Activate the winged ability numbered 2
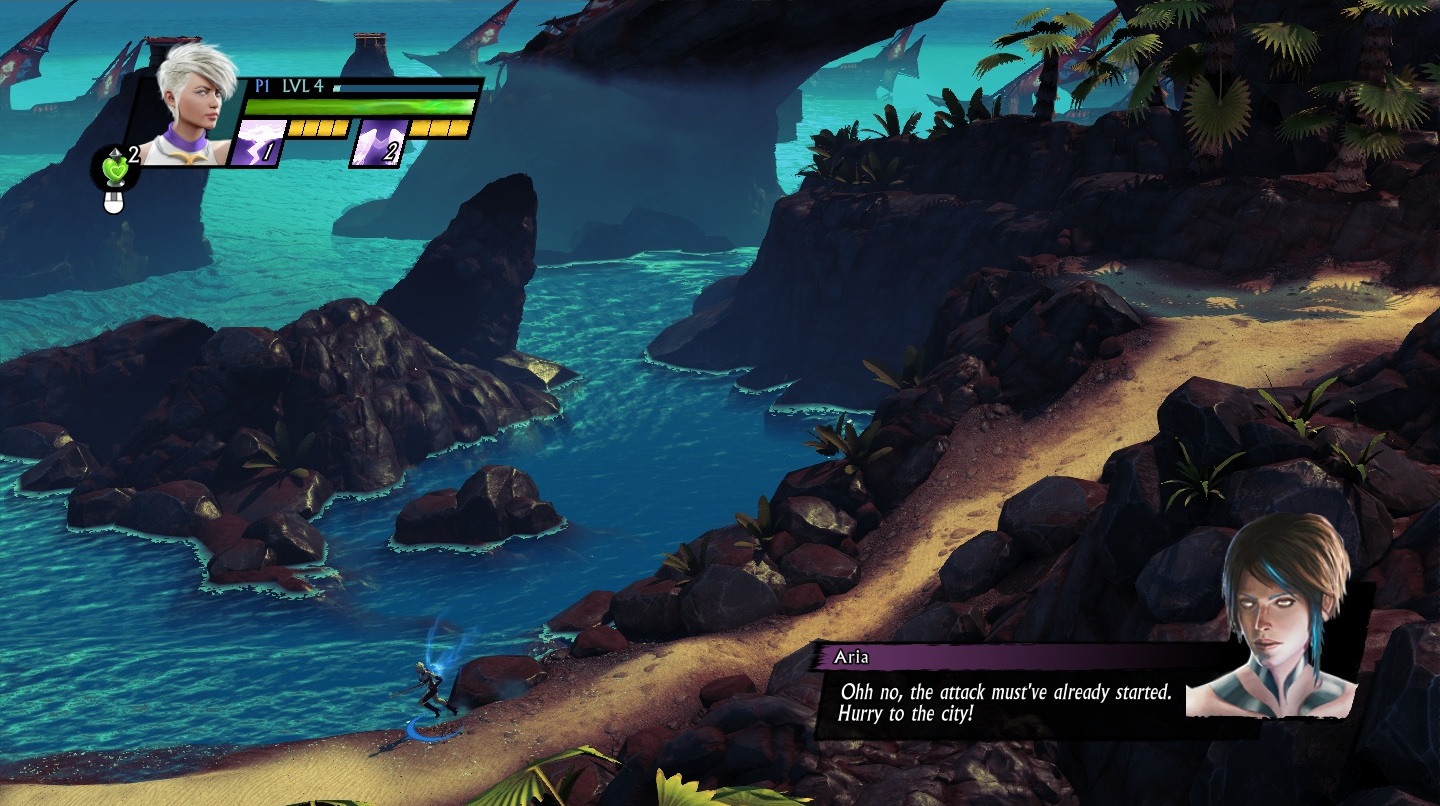 click(379, 142)
